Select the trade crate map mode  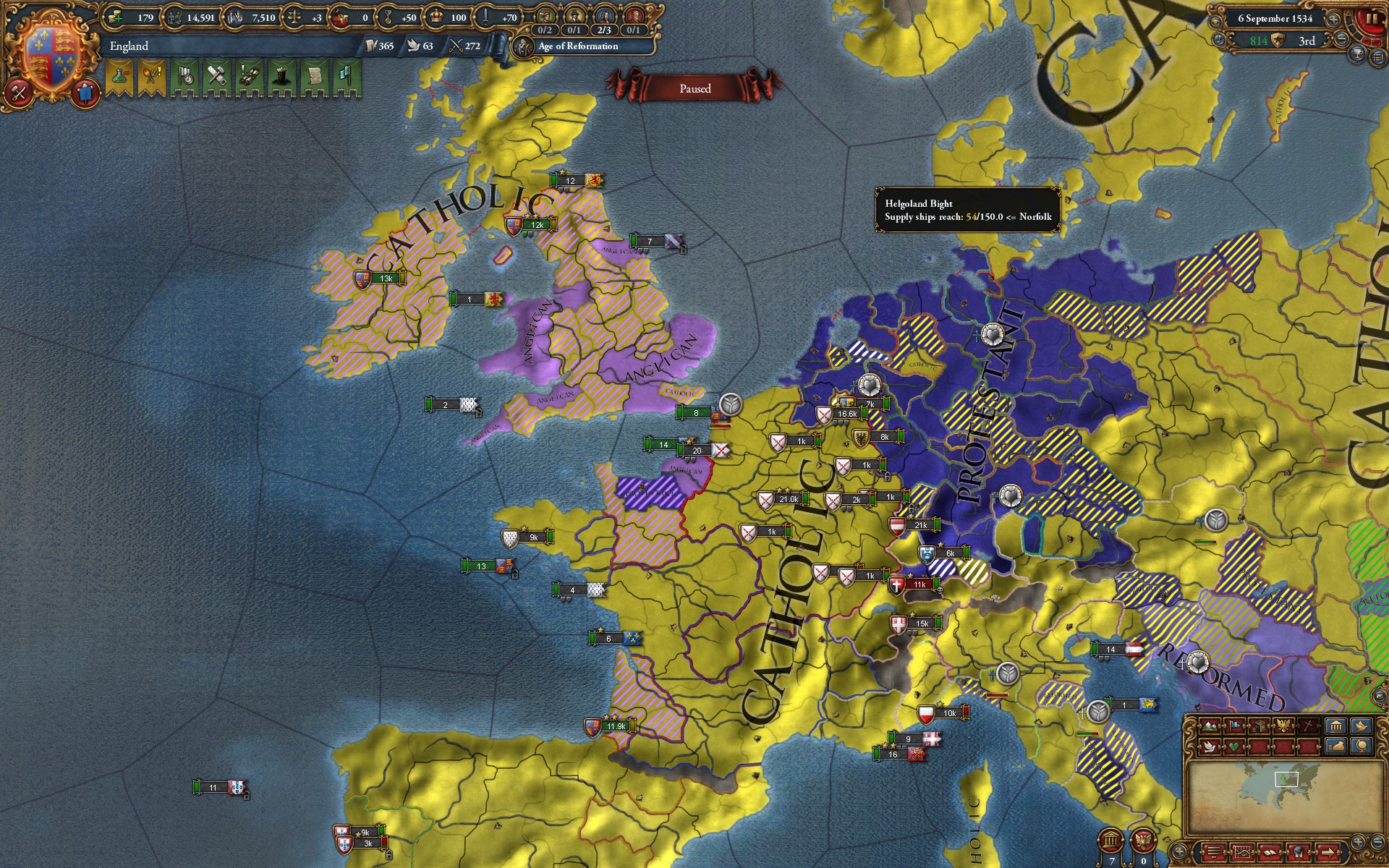[x=1260, y=725]
